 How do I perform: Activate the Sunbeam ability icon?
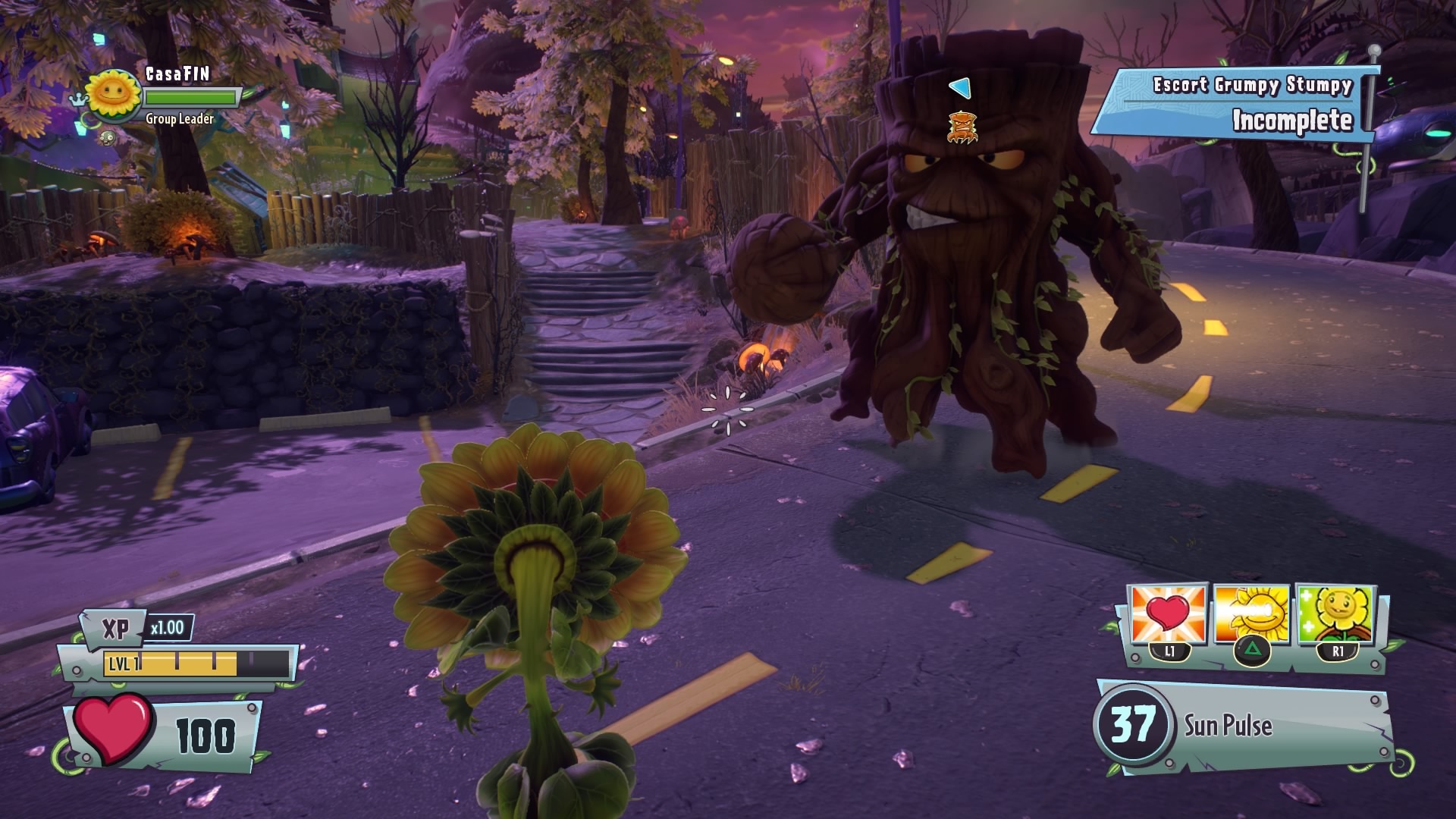click(1252, 615)
